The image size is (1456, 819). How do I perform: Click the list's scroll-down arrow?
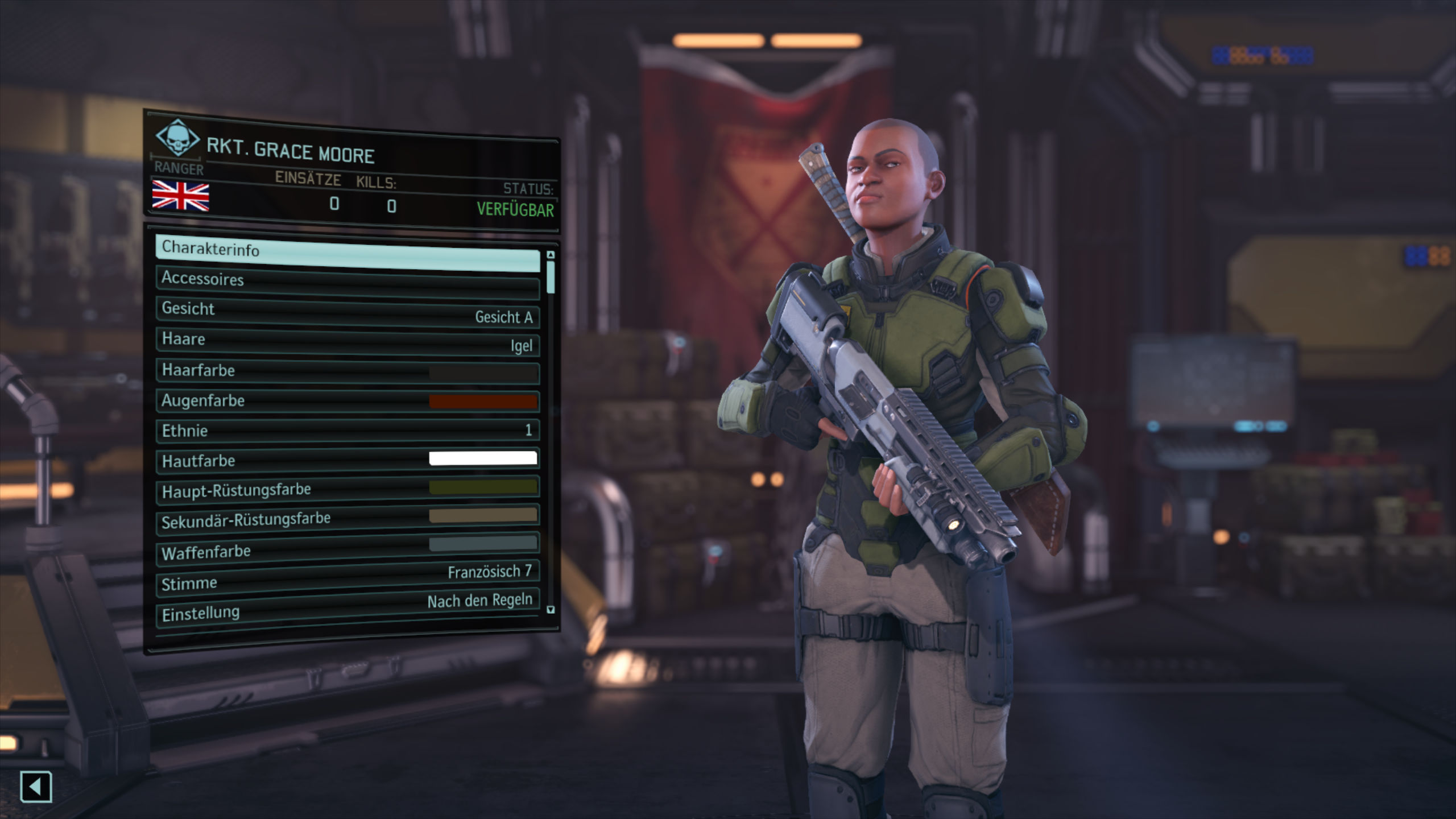click(550, 610)
